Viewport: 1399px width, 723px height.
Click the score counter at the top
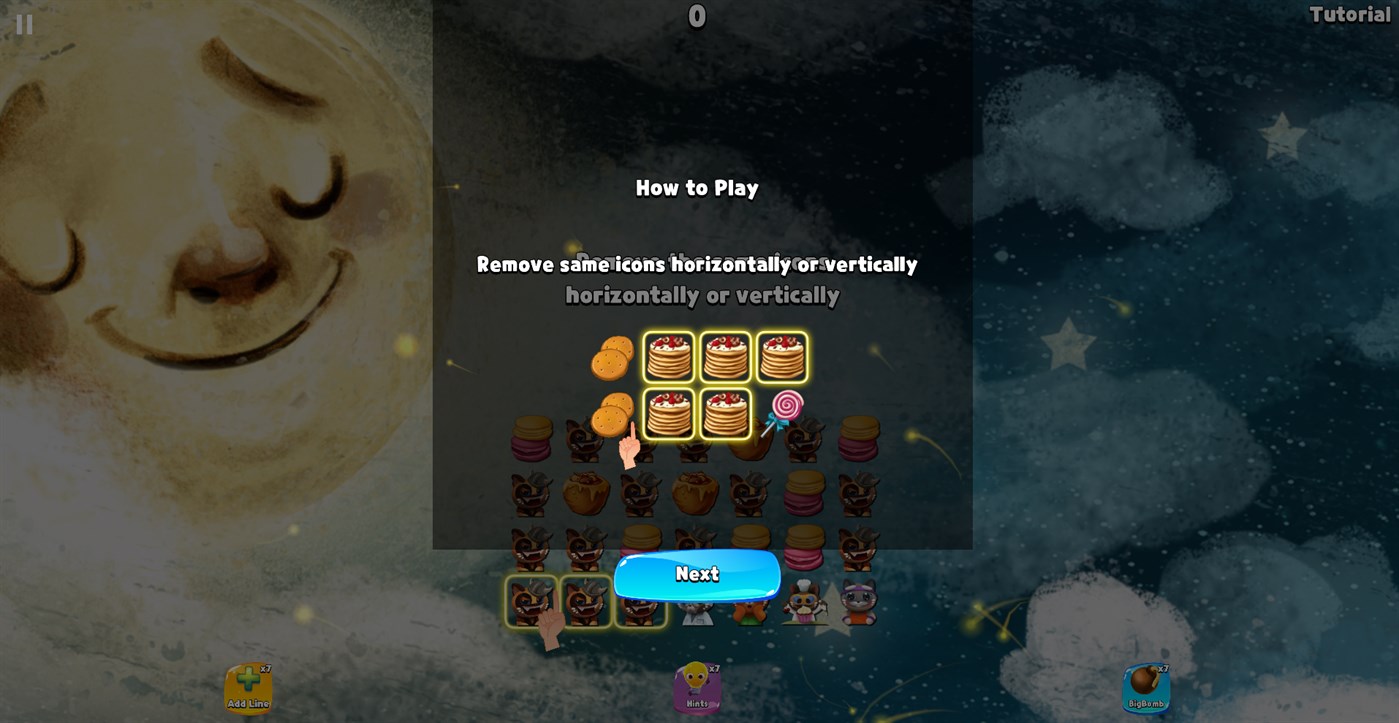[x=697, y=16]
